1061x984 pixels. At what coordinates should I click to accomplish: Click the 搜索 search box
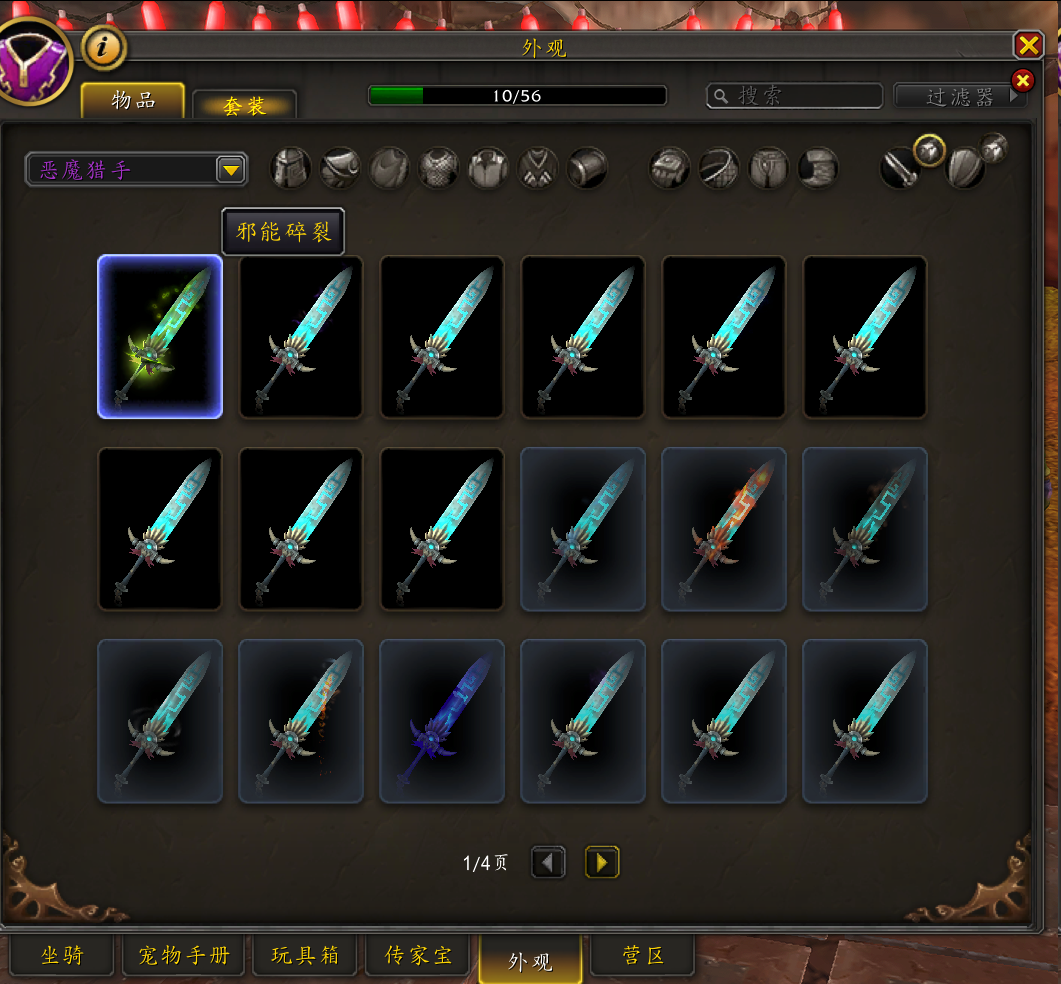pyautogui.click(x=794, y=96)
